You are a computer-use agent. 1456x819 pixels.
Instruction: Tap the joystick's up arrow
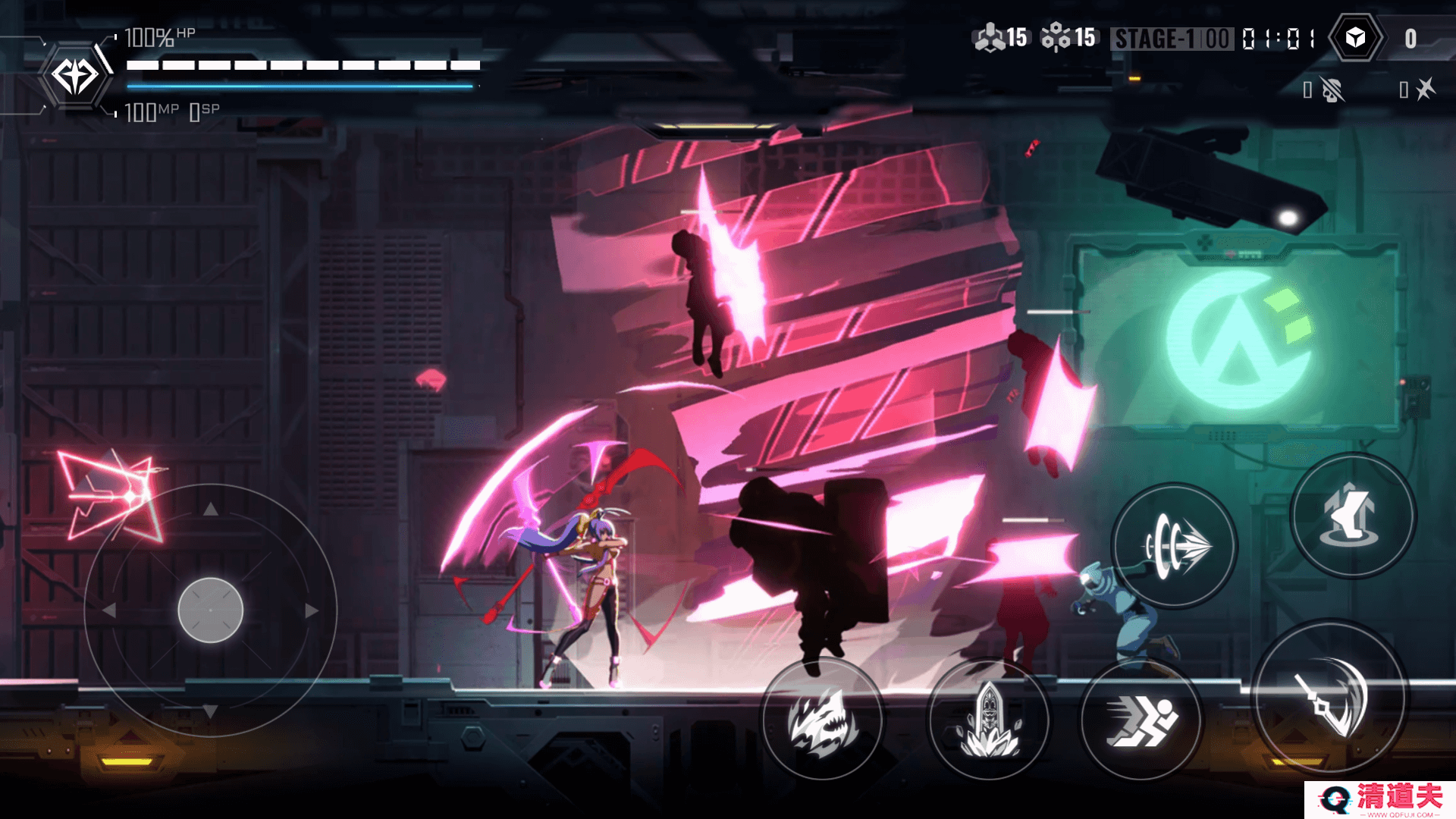pos(211,510)
